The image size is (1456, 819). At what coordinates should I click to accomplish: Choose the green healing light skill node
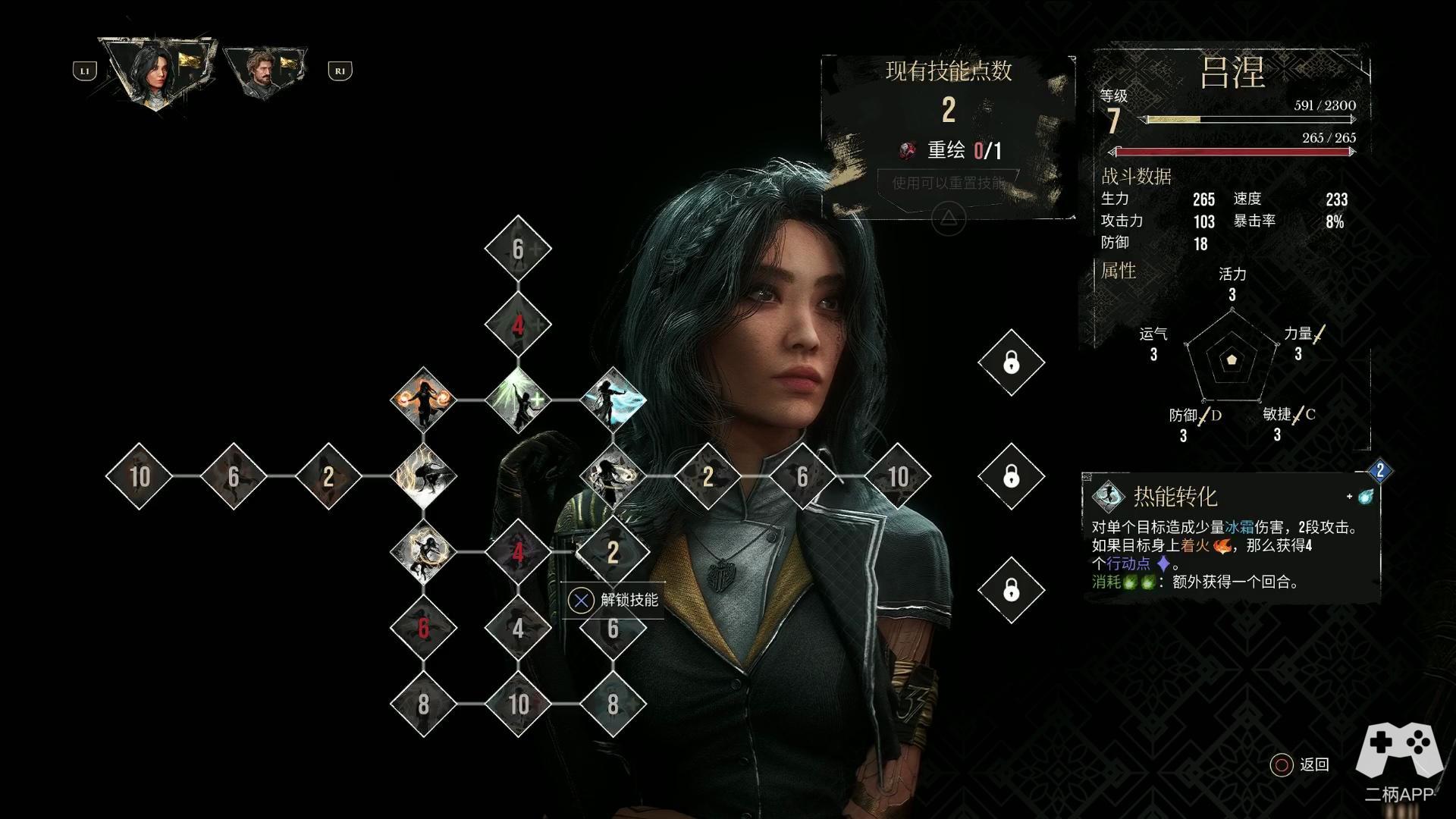pyautogui.click(x=518, y=400)
